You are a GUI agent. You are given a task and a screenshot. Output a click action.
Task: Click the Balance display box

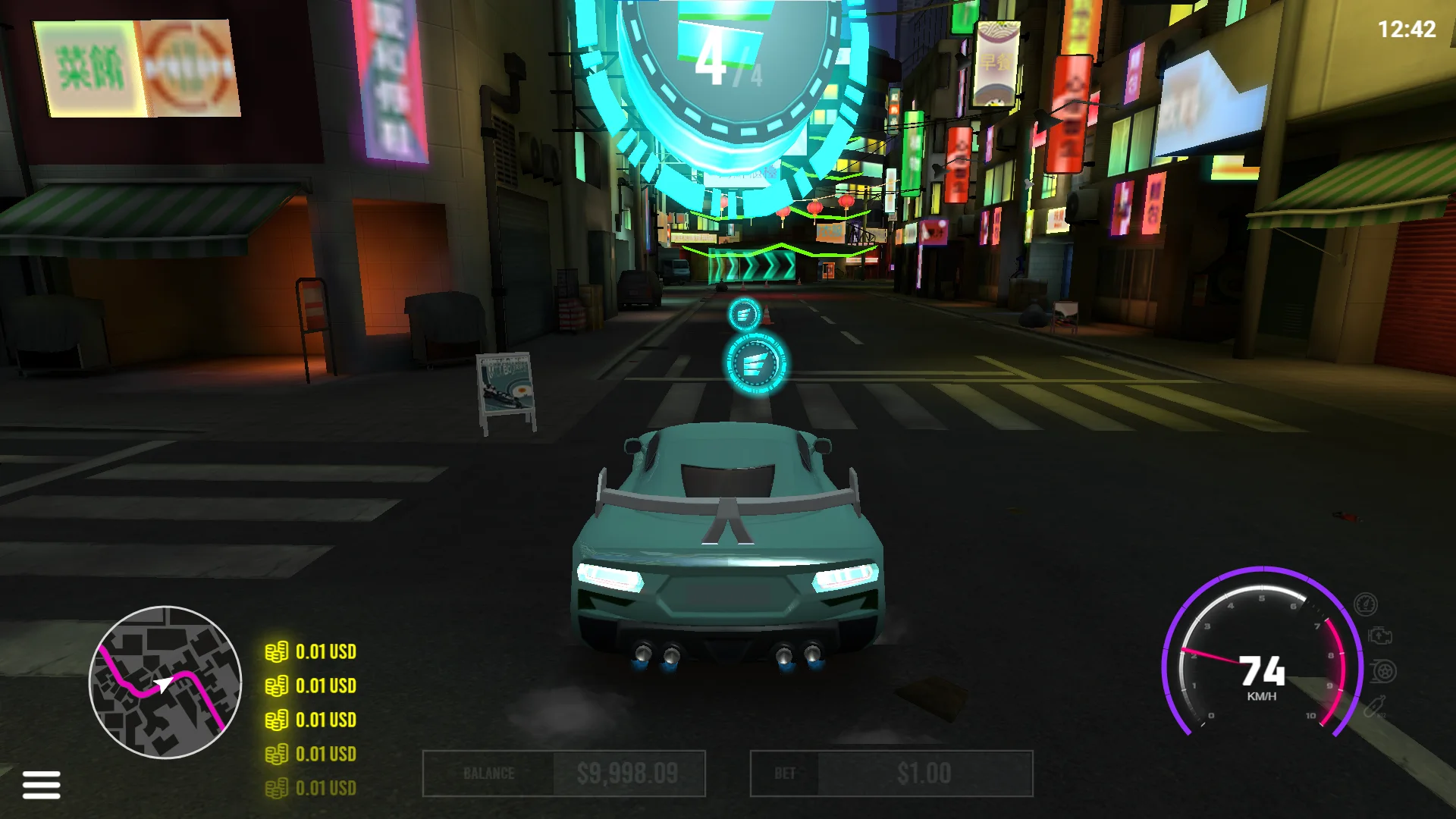pyautogui.click(x=563, y=773)
